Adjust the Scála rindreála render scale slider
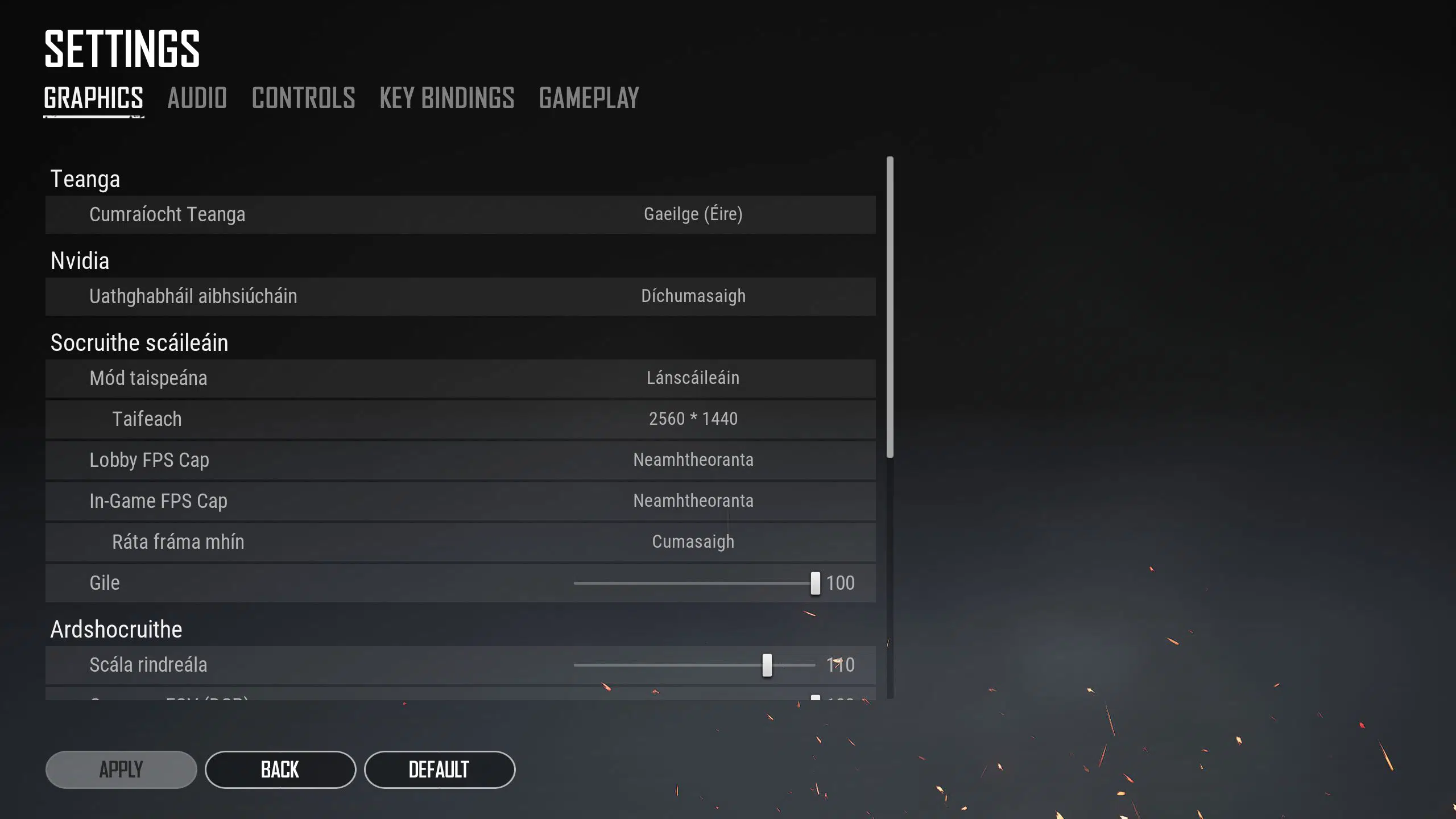 tap(768, 664)
